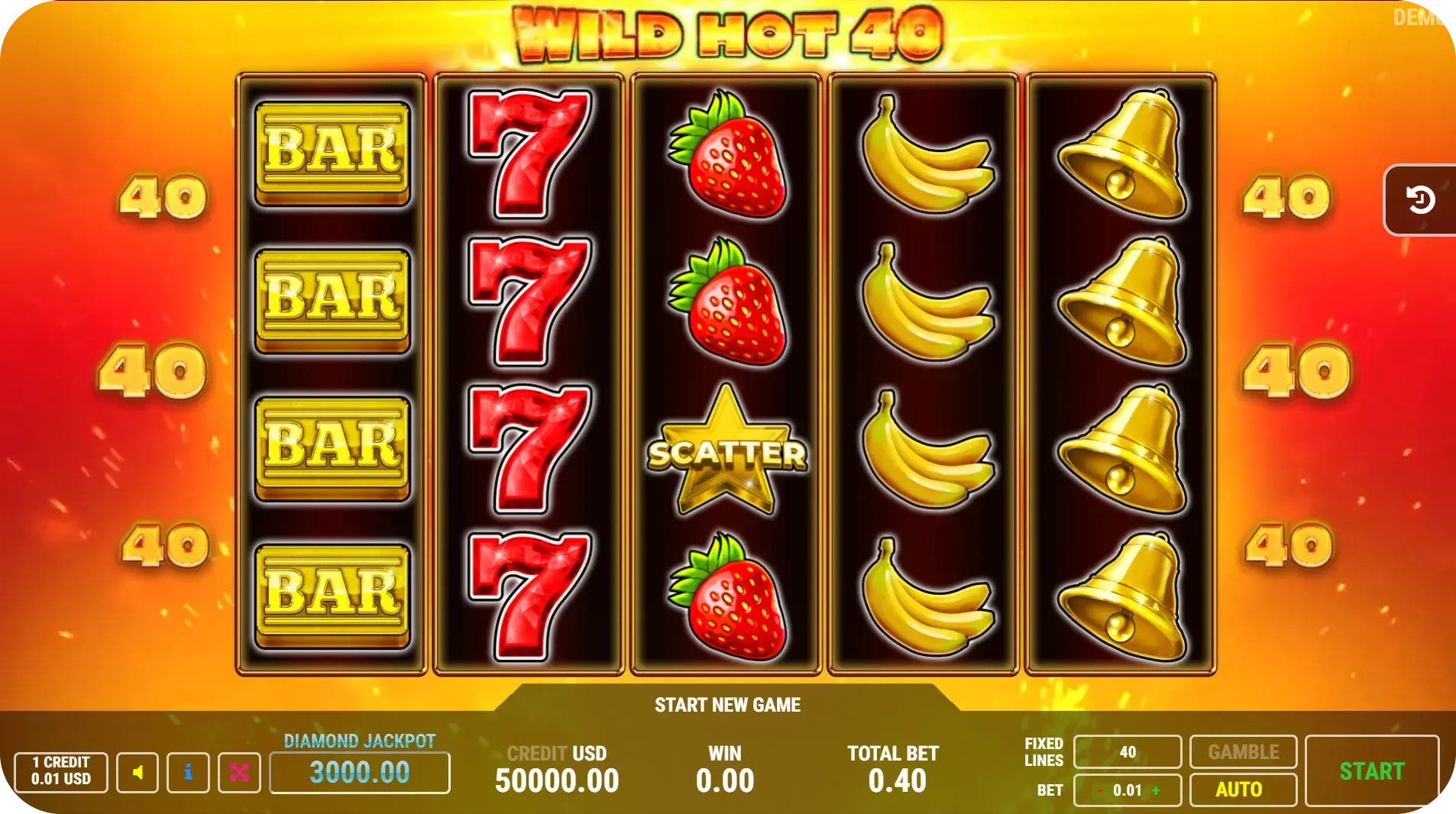Select the Diamond Jackpot value box
1456x814 pixels.
click(x=360, y=772)
